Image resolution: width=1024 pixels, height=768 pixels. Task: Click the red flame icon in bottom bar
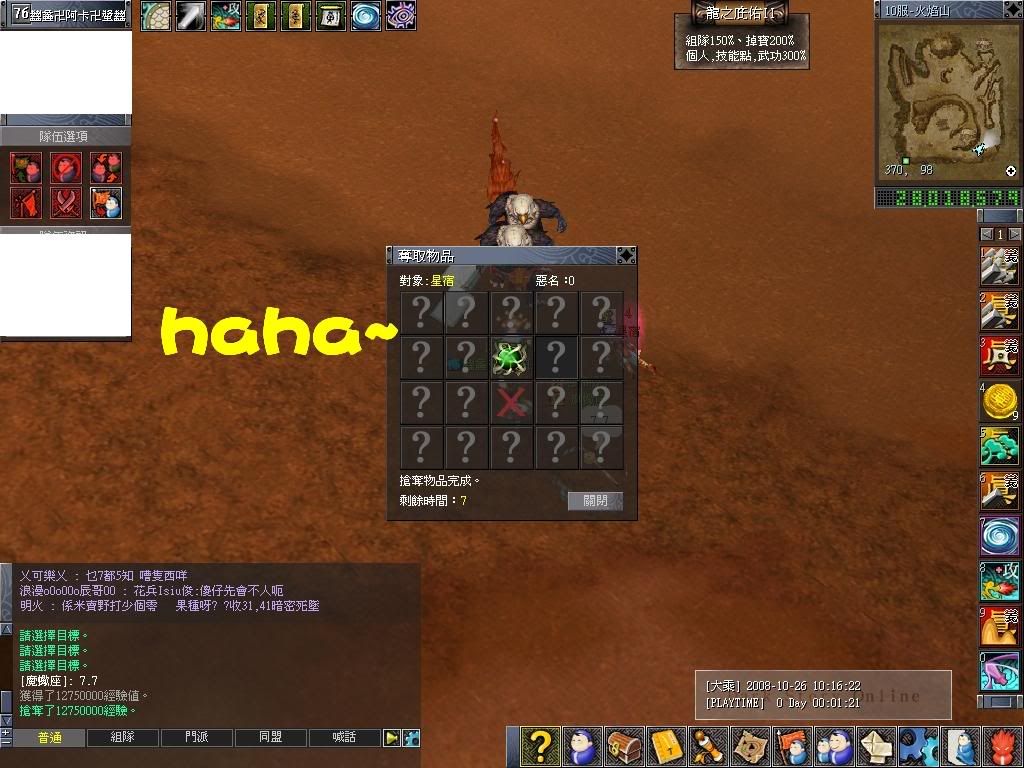coord(1005,747)
